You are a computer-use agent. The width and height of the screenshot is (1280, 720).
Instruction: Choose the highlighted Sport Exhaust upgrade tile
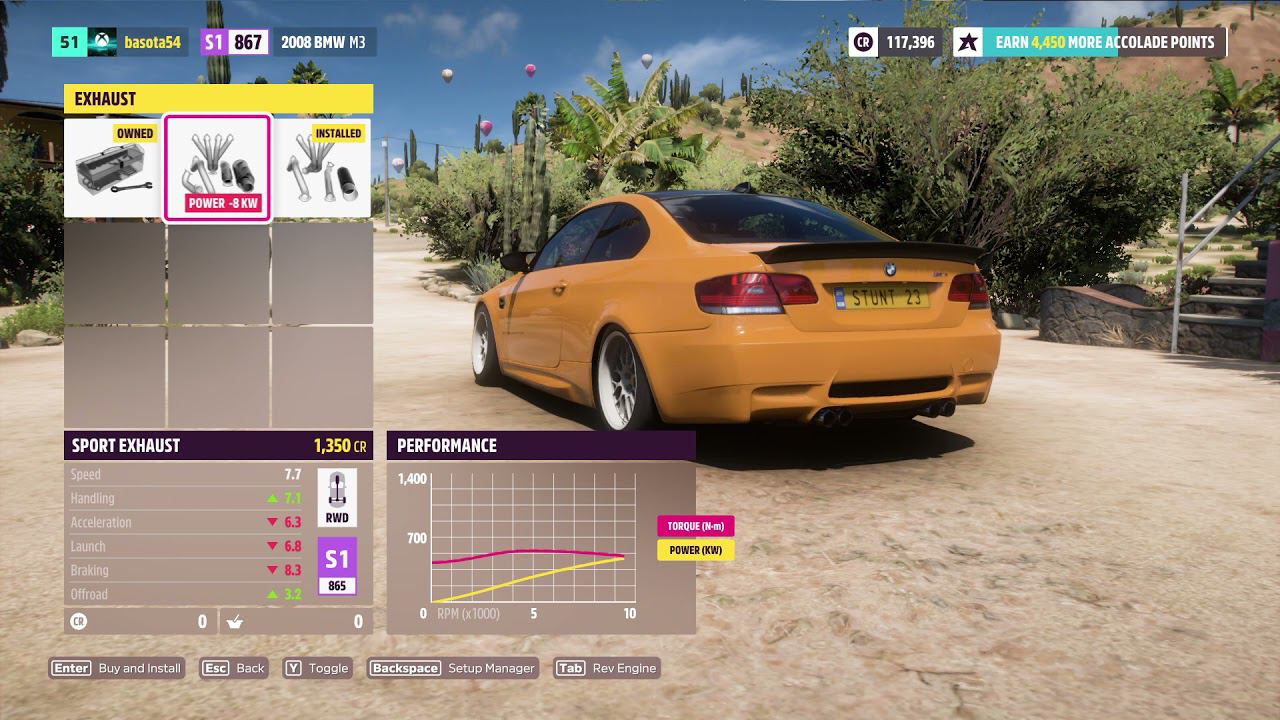pos(217,168)
